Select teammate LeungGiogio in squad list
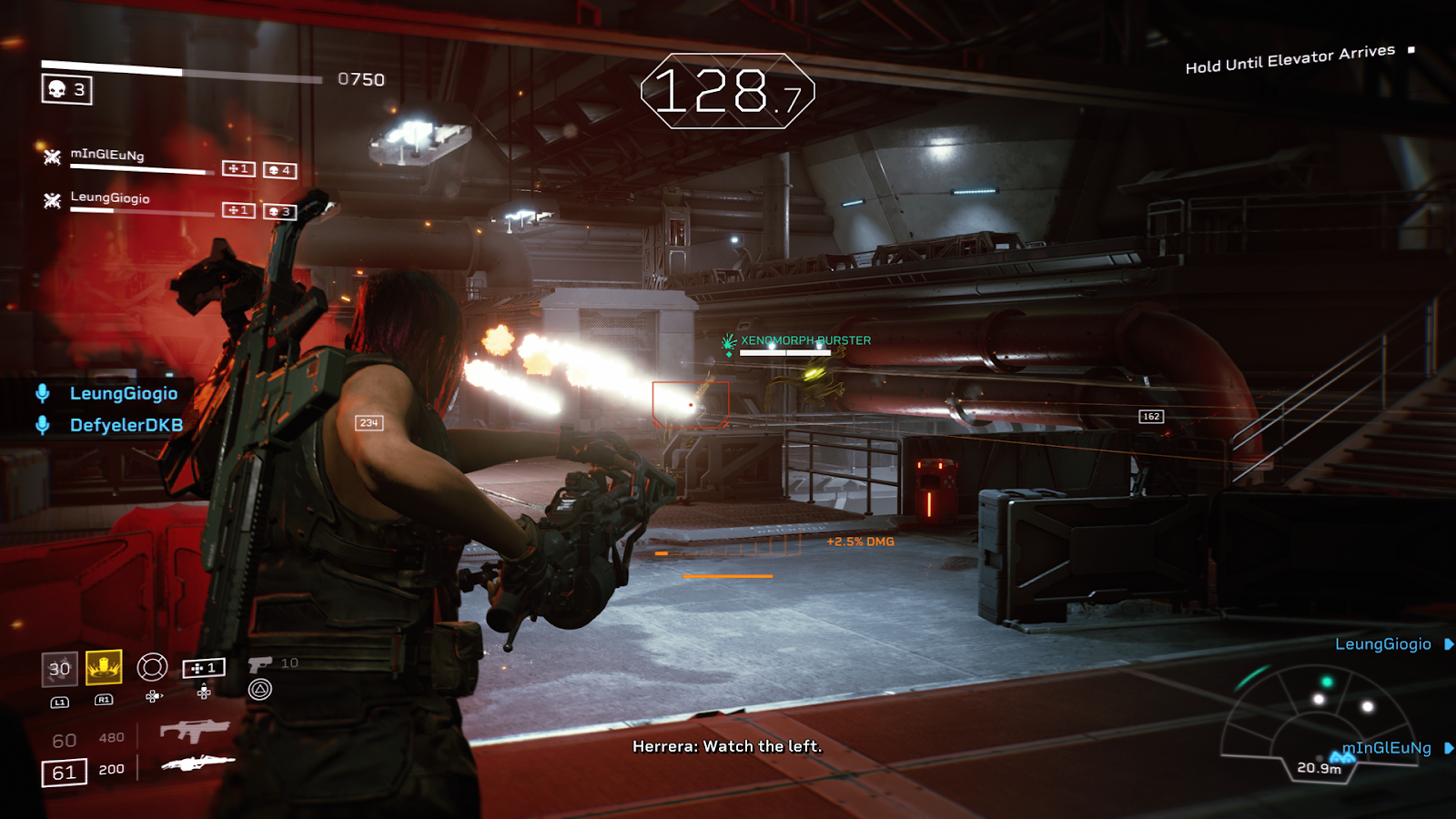Viewport: 1456px width, 819px height. point(110,197)
